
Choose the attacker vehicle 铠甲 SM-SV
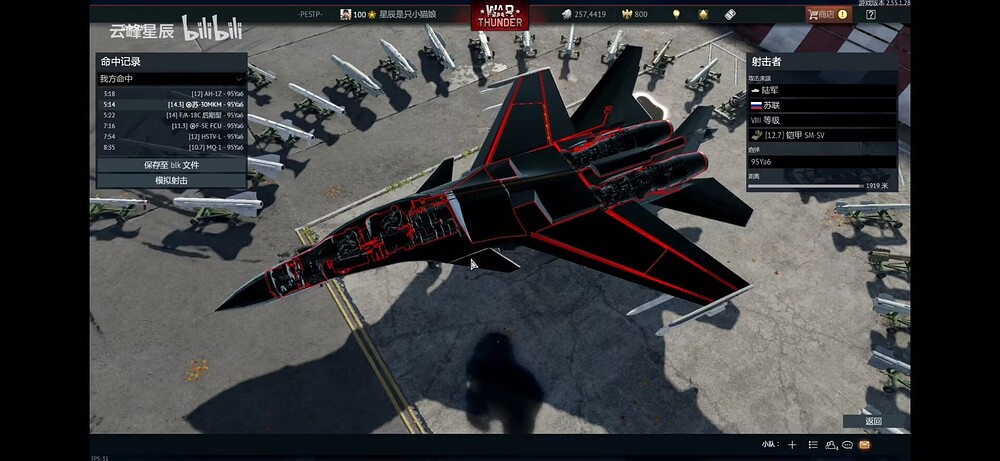click(822, 135)
